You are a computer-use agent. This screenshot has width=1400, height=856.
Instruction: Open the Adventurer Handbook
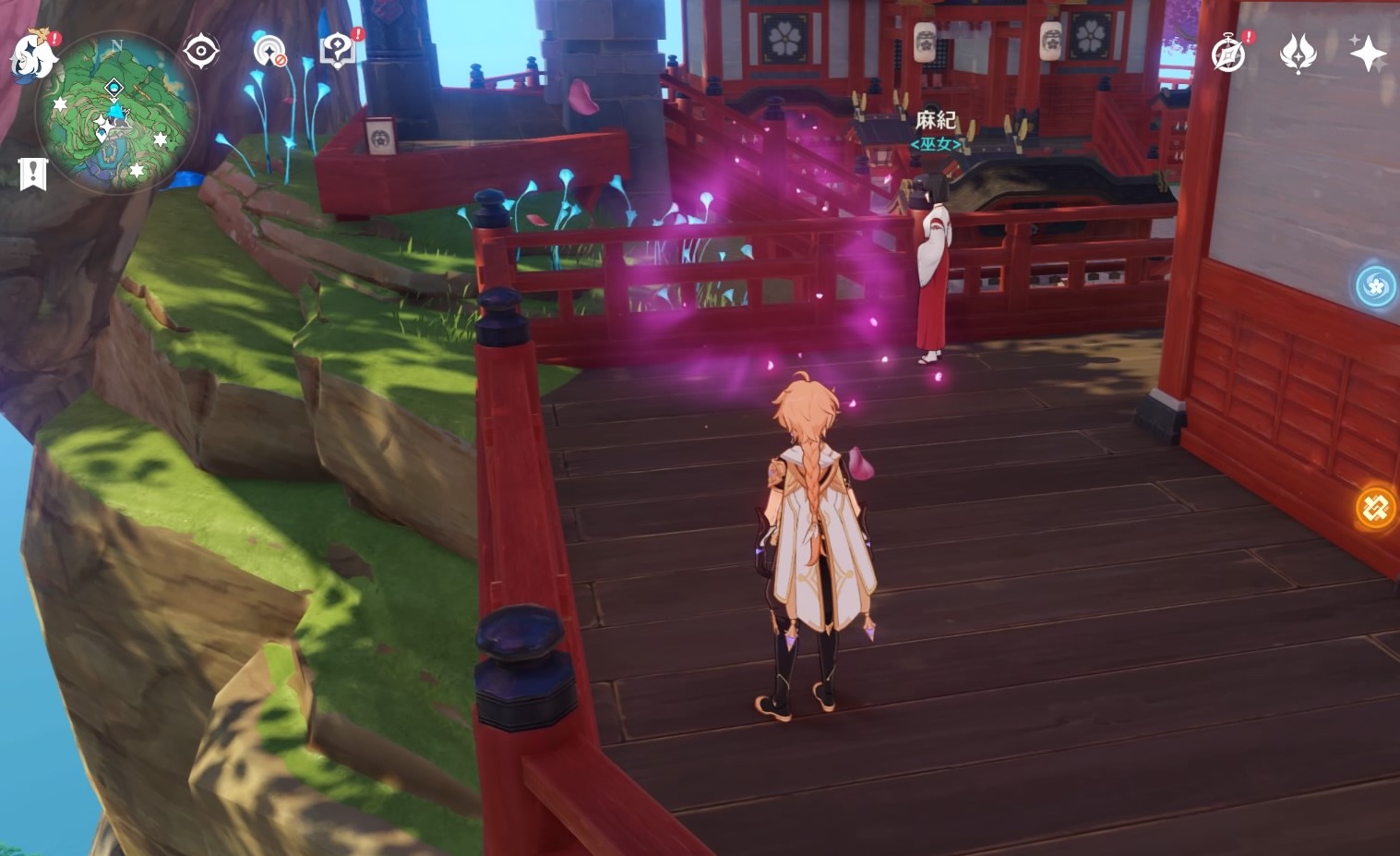pos(336,52)
